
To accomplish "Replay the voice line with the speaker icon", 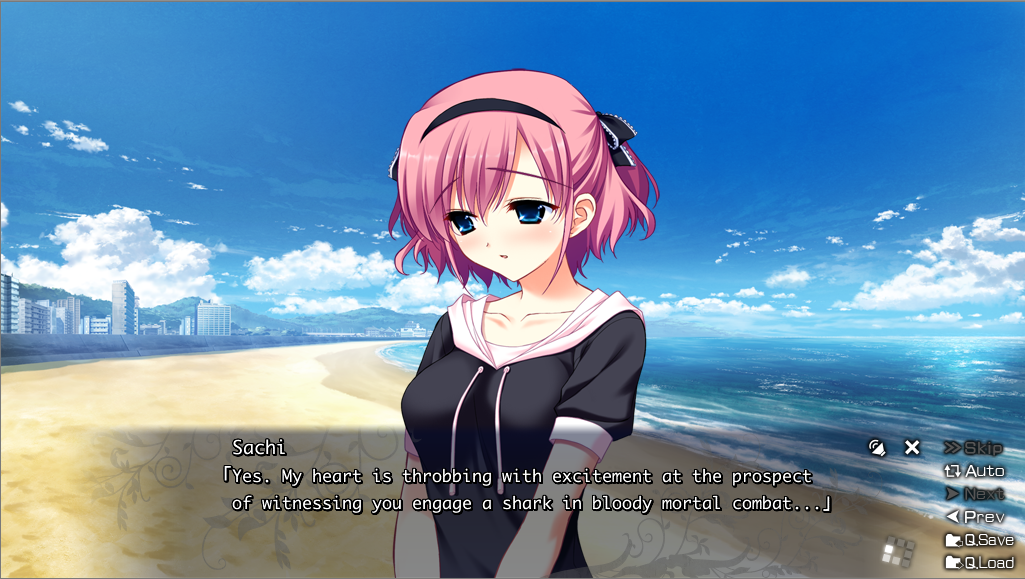I will [x=877, y=448].
